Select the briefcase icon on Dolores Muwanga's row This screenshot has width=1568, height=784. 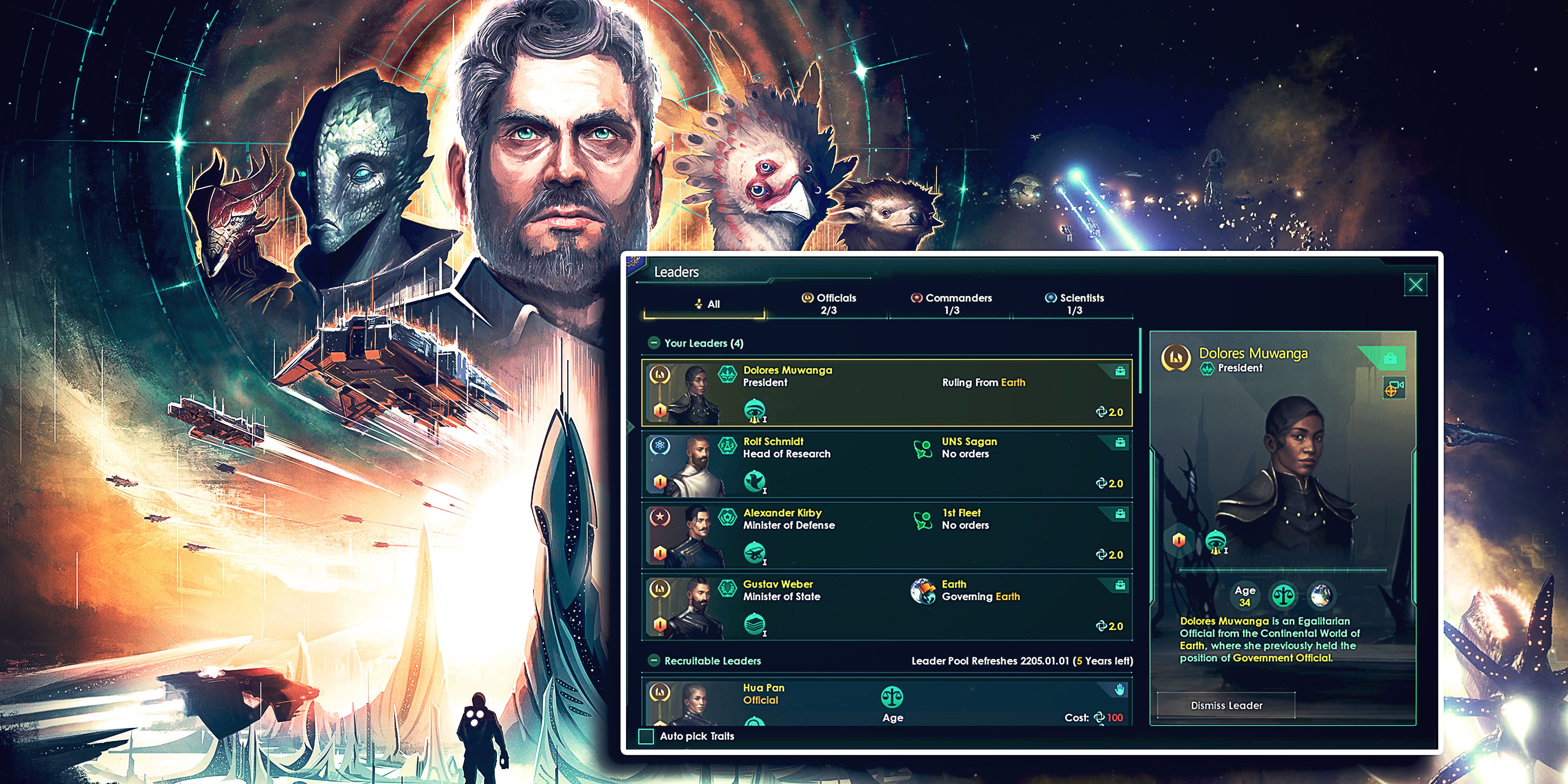(x=1120, y=372)
